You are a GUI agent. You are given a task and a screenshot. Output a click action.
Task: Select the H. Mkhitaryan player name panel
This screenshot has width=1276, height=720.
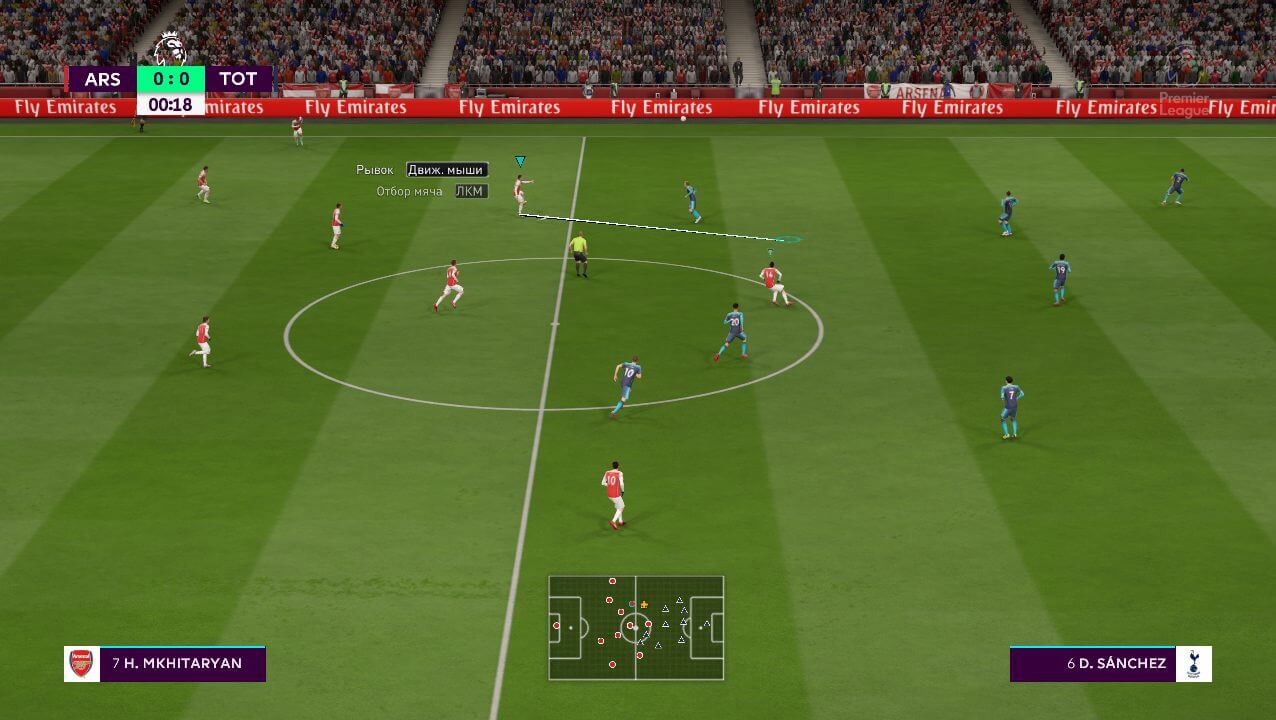166,663
